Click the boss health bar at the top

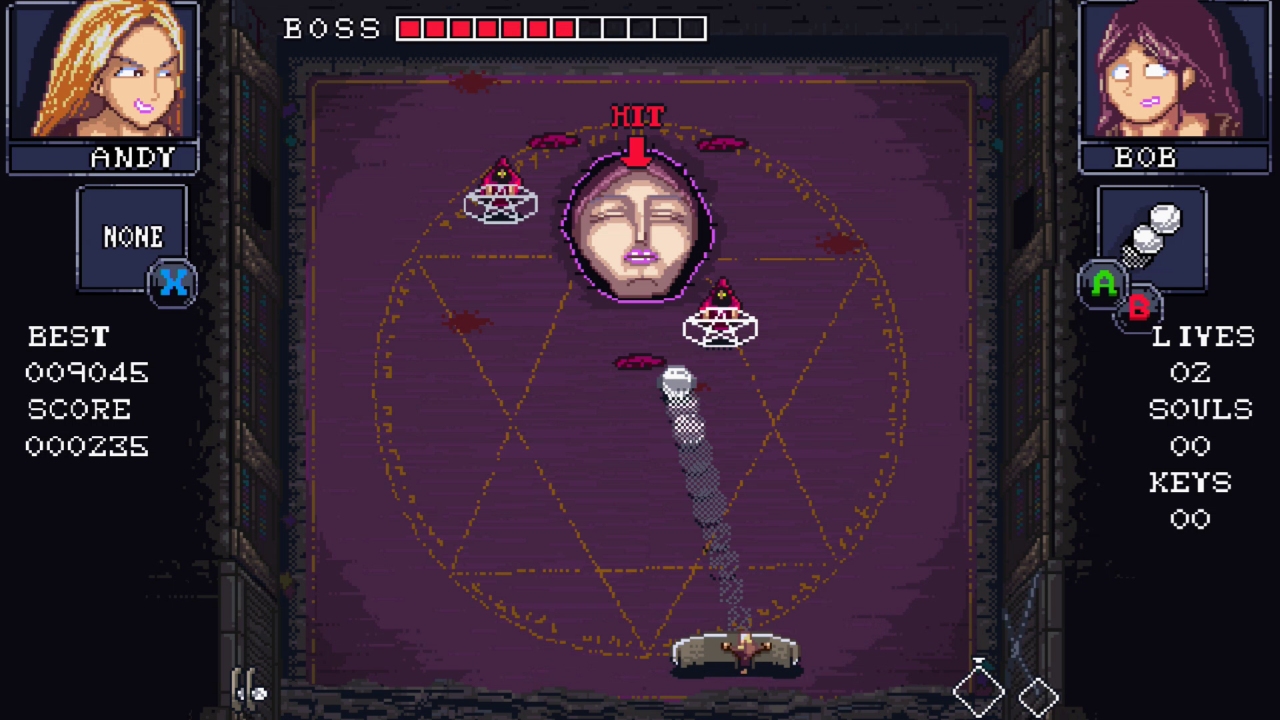(548, 28)
